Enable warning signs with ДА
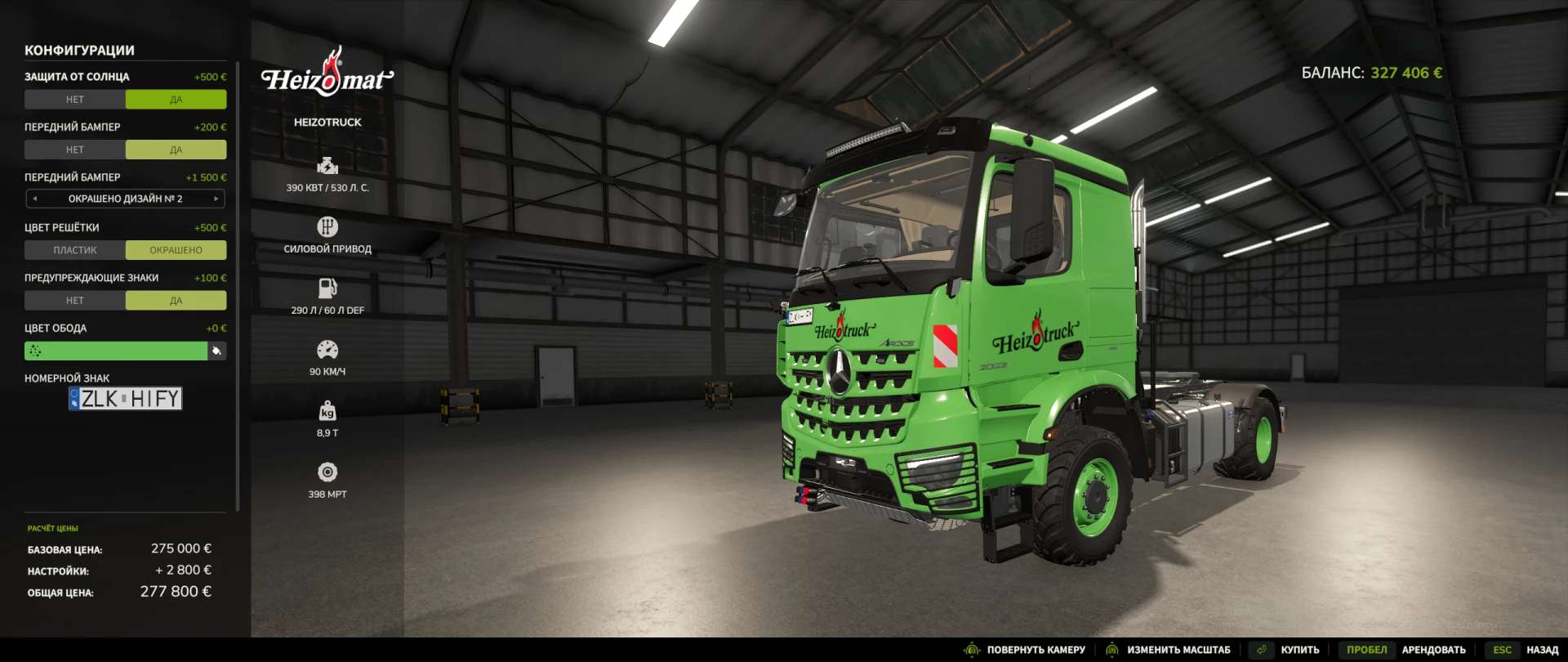 (x=176, y=301)
